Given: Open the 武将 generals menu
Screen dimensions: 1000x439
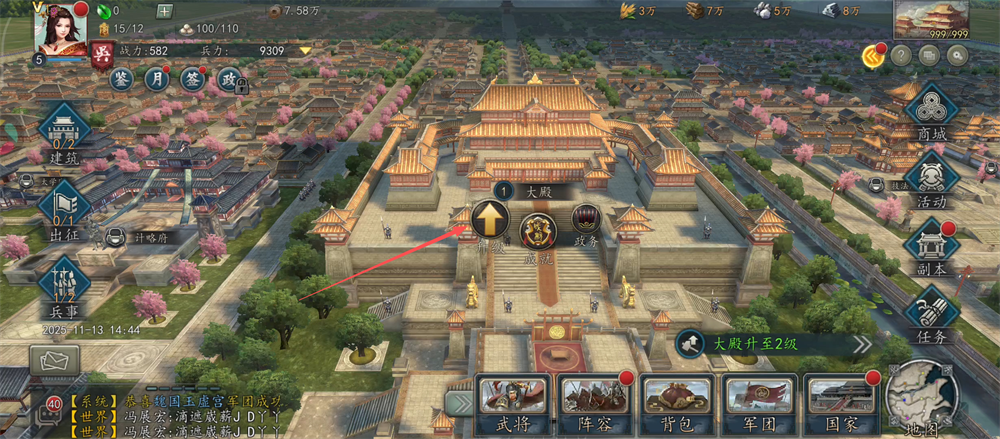Looking at the screenshot, I should tap(512, 405).
